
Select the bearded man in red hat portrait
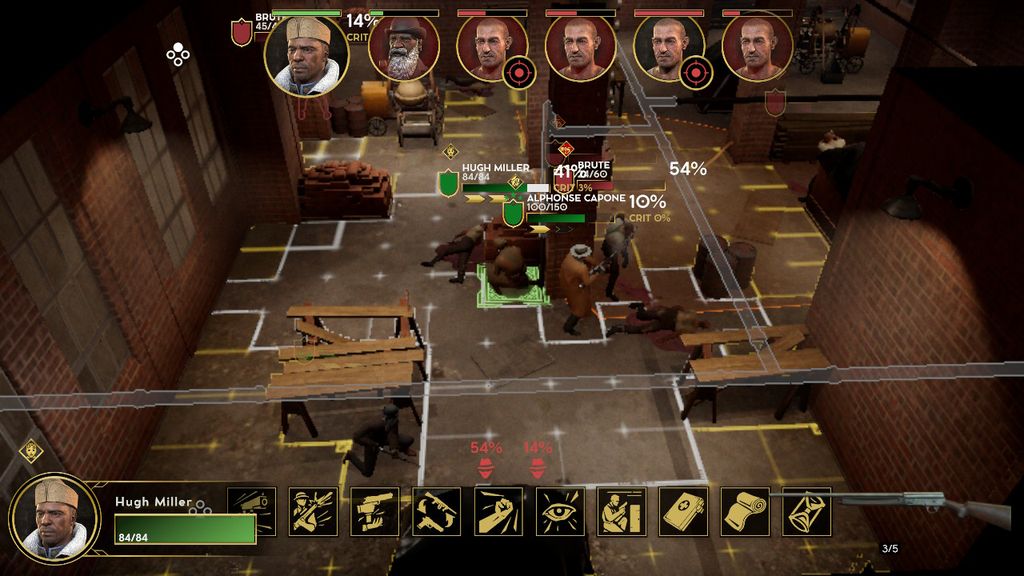[x=403, y=48]
